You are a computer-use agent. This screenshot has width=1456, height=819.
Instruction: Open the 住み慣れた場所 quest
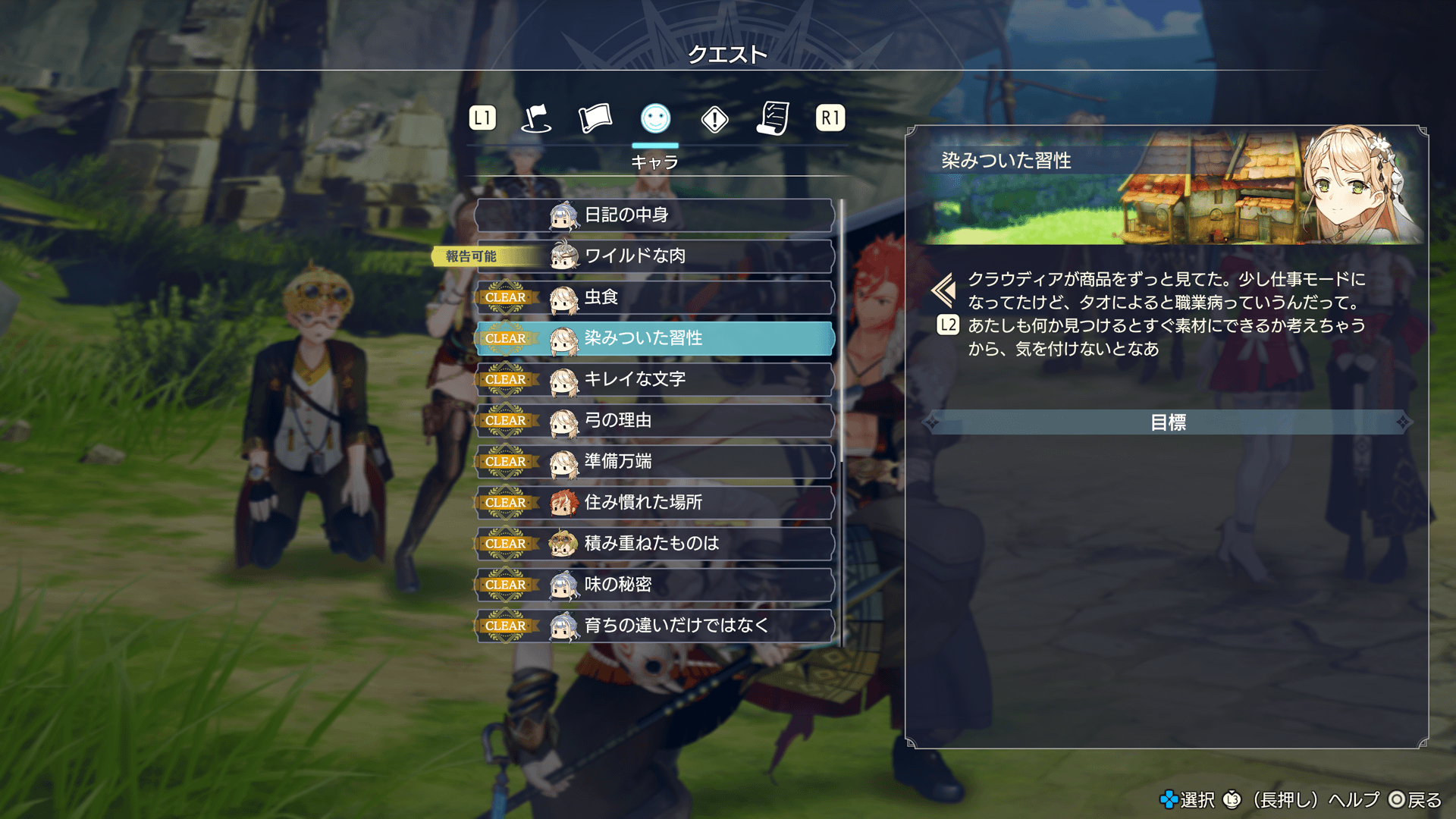click(654, 502)
